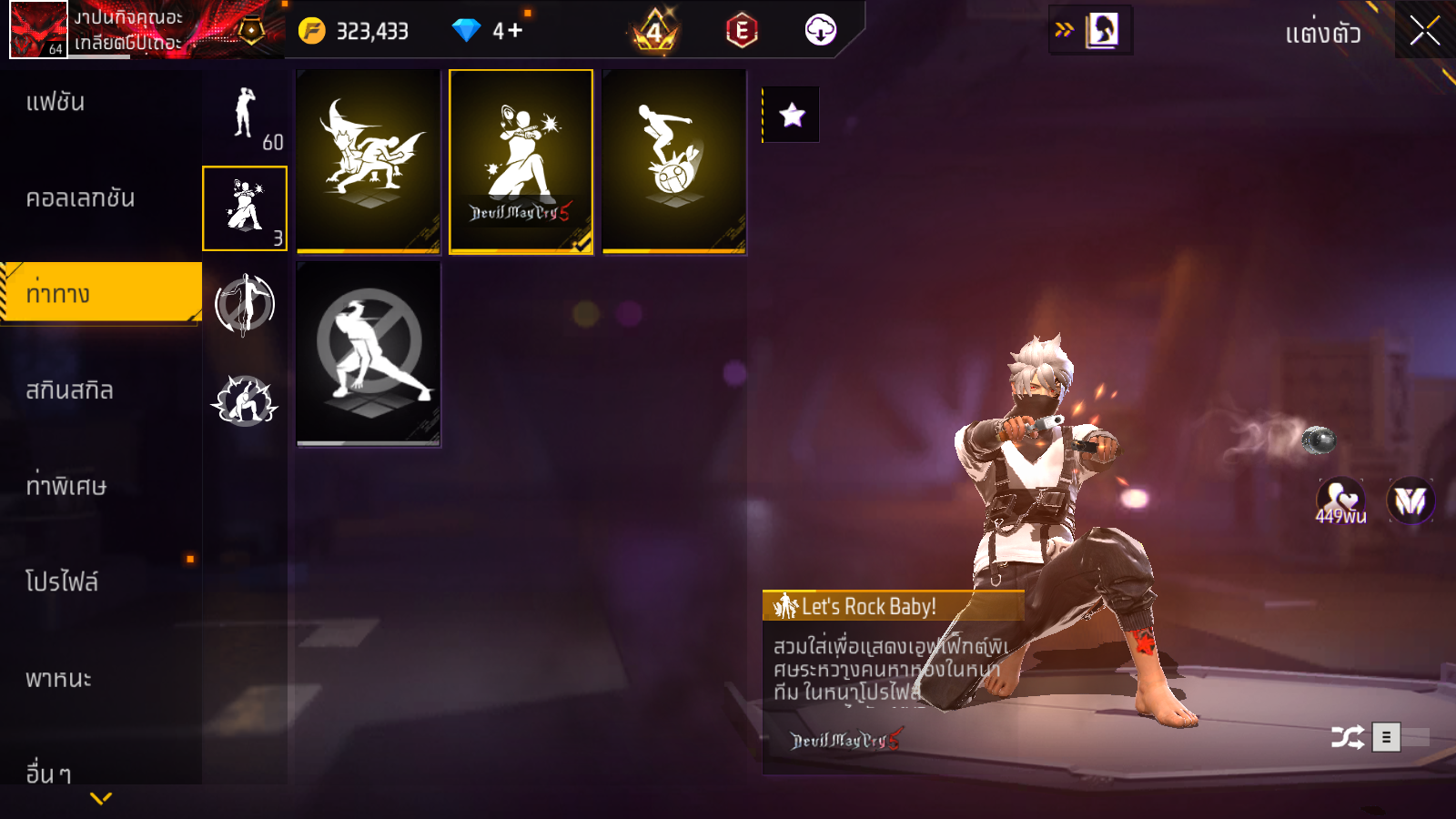The height and width of the screenshot is (819, 1456).
Task: Add diamonds with the plus button
Action: pyautogui.click(x=515, y=31)
